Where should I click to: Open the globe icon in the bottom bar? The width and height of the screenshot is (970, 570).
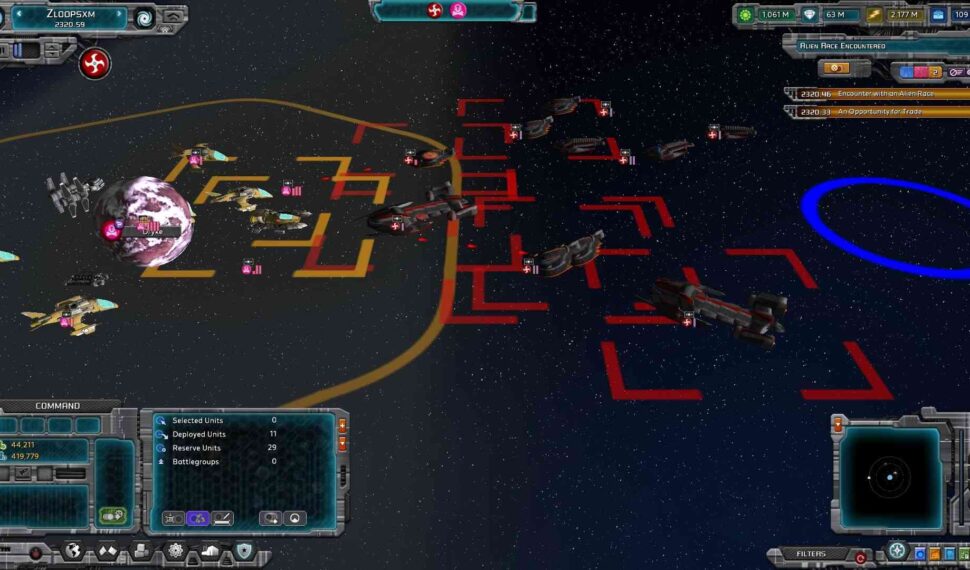tap(72, 551)
